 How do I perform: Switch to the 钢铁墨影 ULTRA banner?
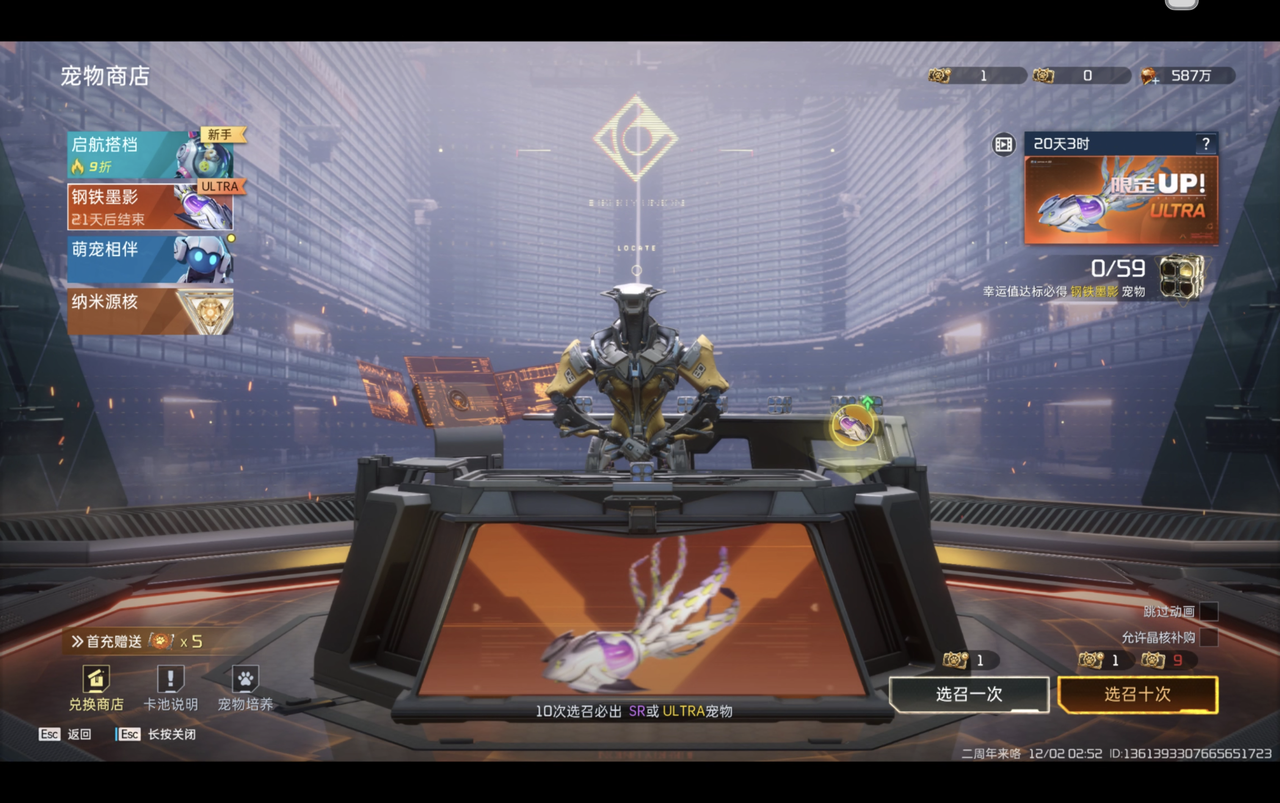click(150, 207)
